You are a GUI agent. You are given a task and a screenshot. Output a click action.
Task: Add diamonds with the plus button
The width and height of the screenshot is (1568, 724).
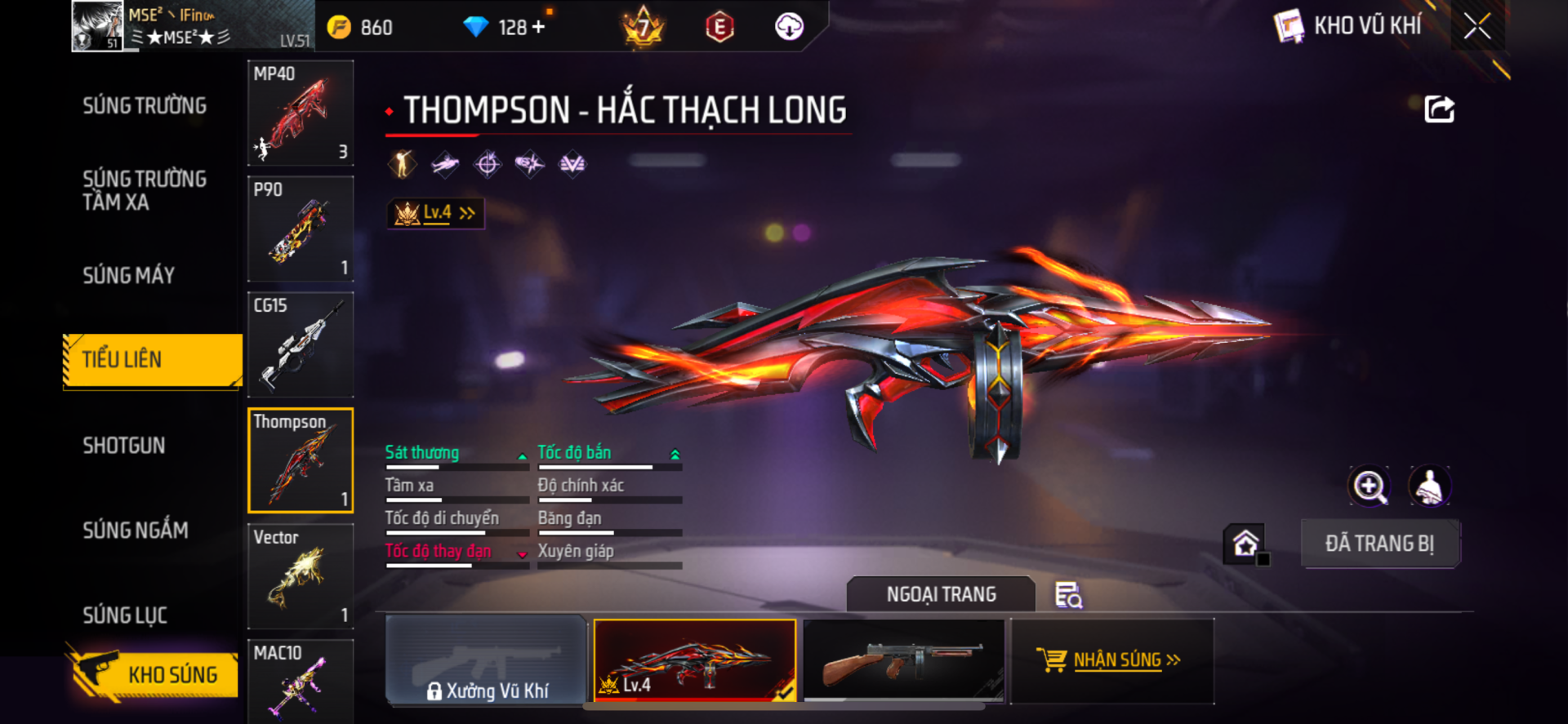[x=538, y=27]
